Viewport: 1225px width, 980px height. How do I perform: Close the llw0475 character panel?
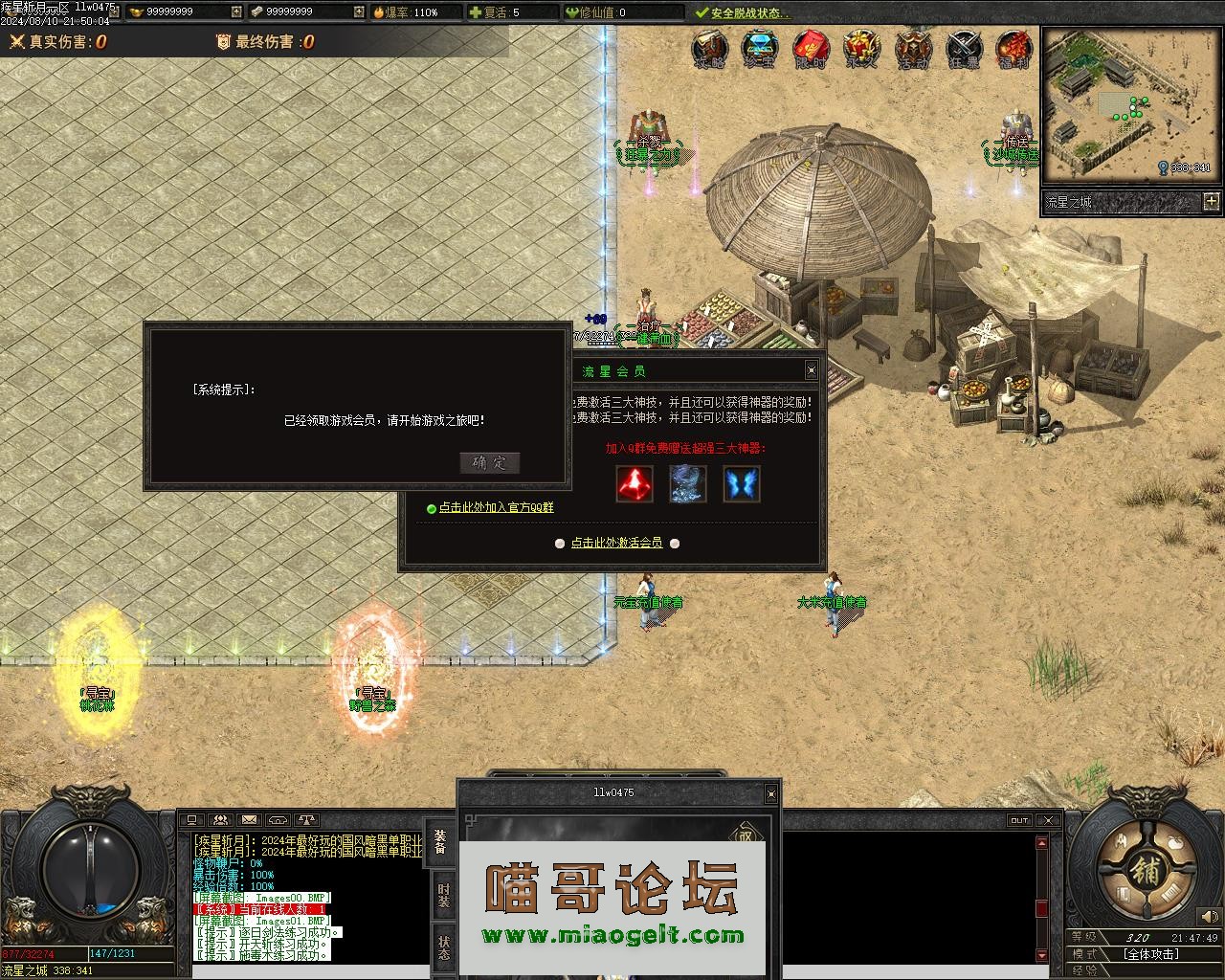tap(771, 793)
